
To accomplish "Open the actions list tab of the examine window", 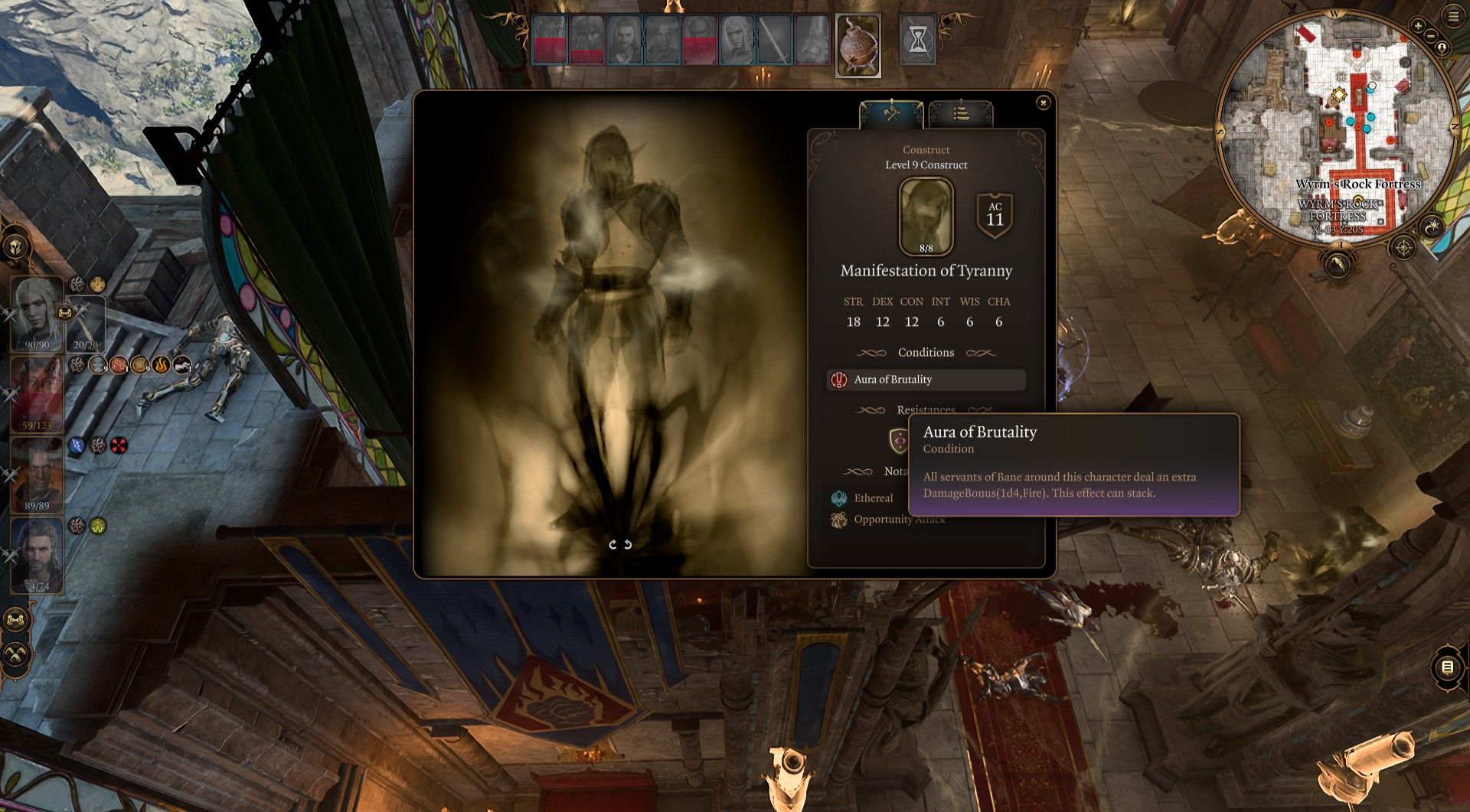I will (x=959, y=113).
